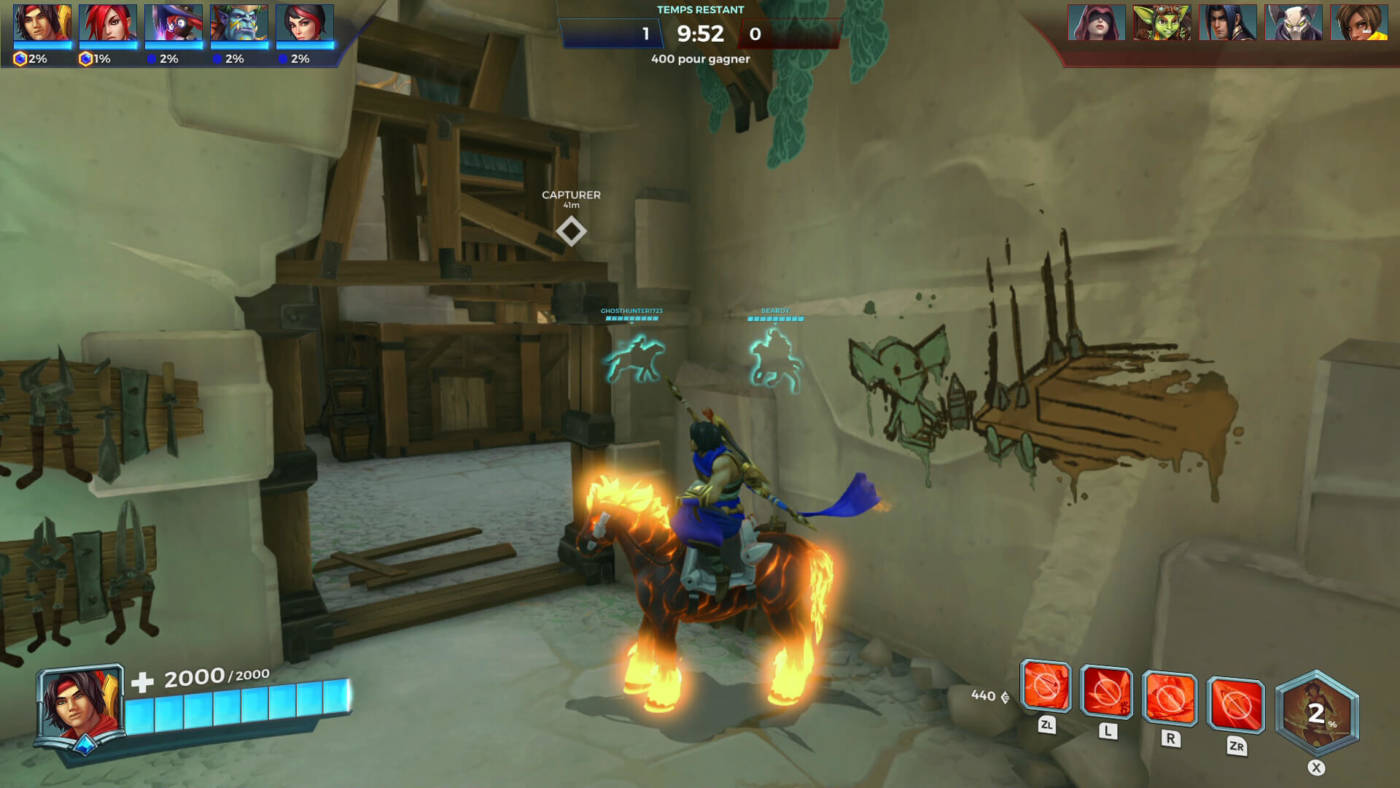This screenshot has height=788, width=1400.
Task: Pick the ally portrait with black-and-red hair
Action: pyautogui.click(x=304, y=22)
